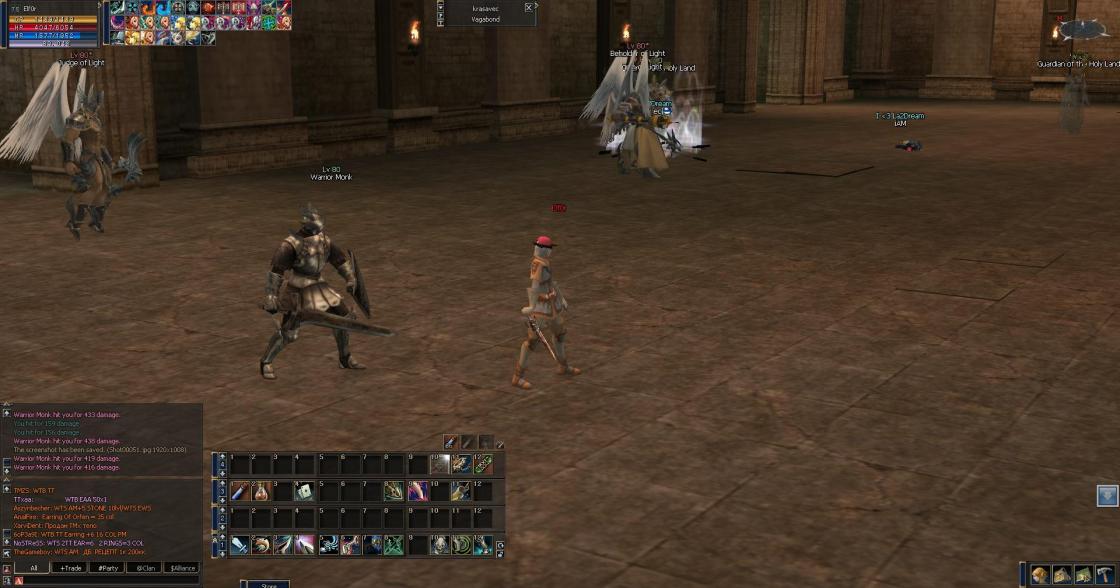Viewport: 1120px width, 588px height.
Task: Use the orange potion flask on hotbar
Action: (x=262, y=491)
